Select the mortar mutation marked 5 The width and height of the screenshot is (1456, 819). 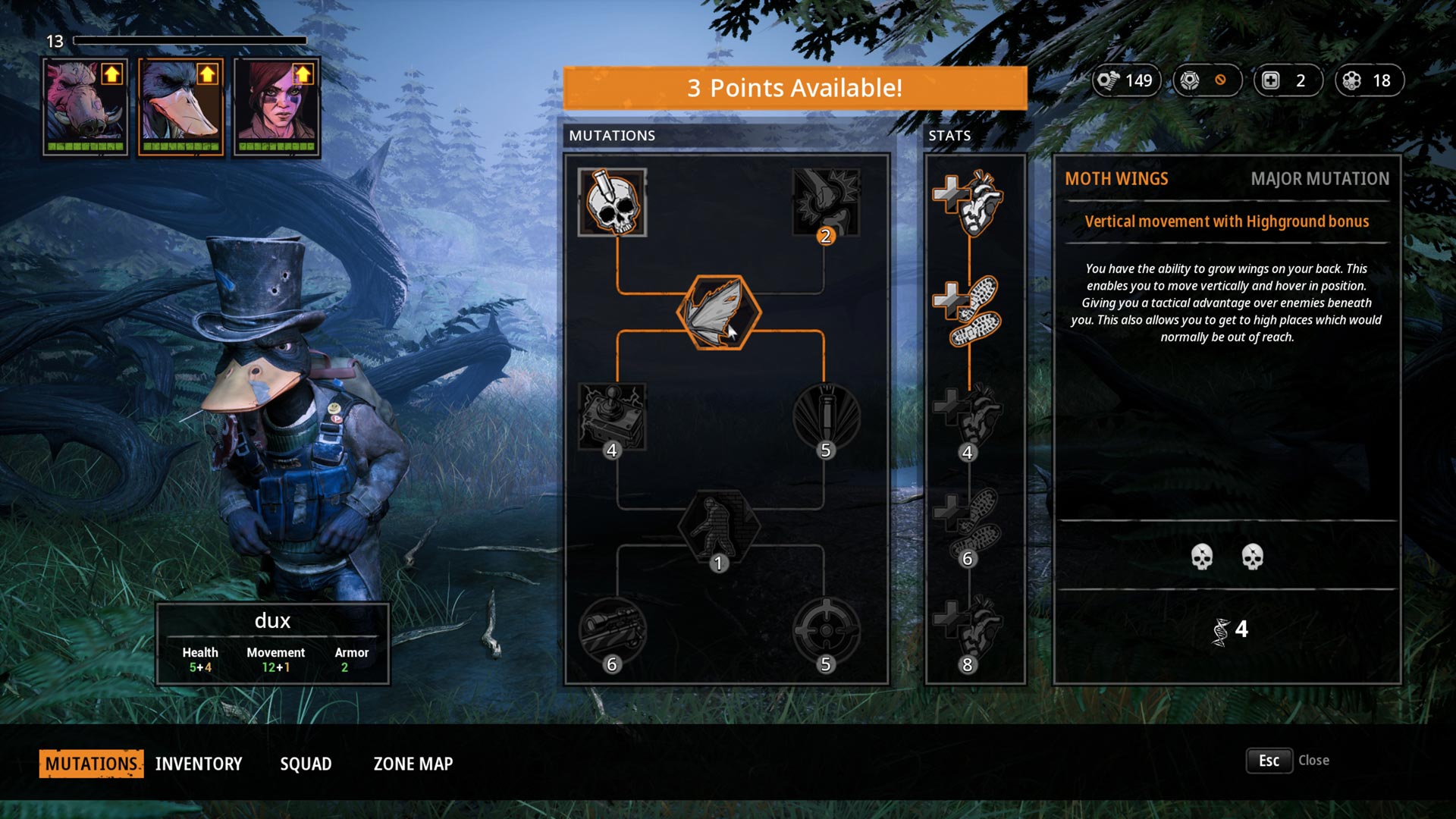(x=825, y=417)
